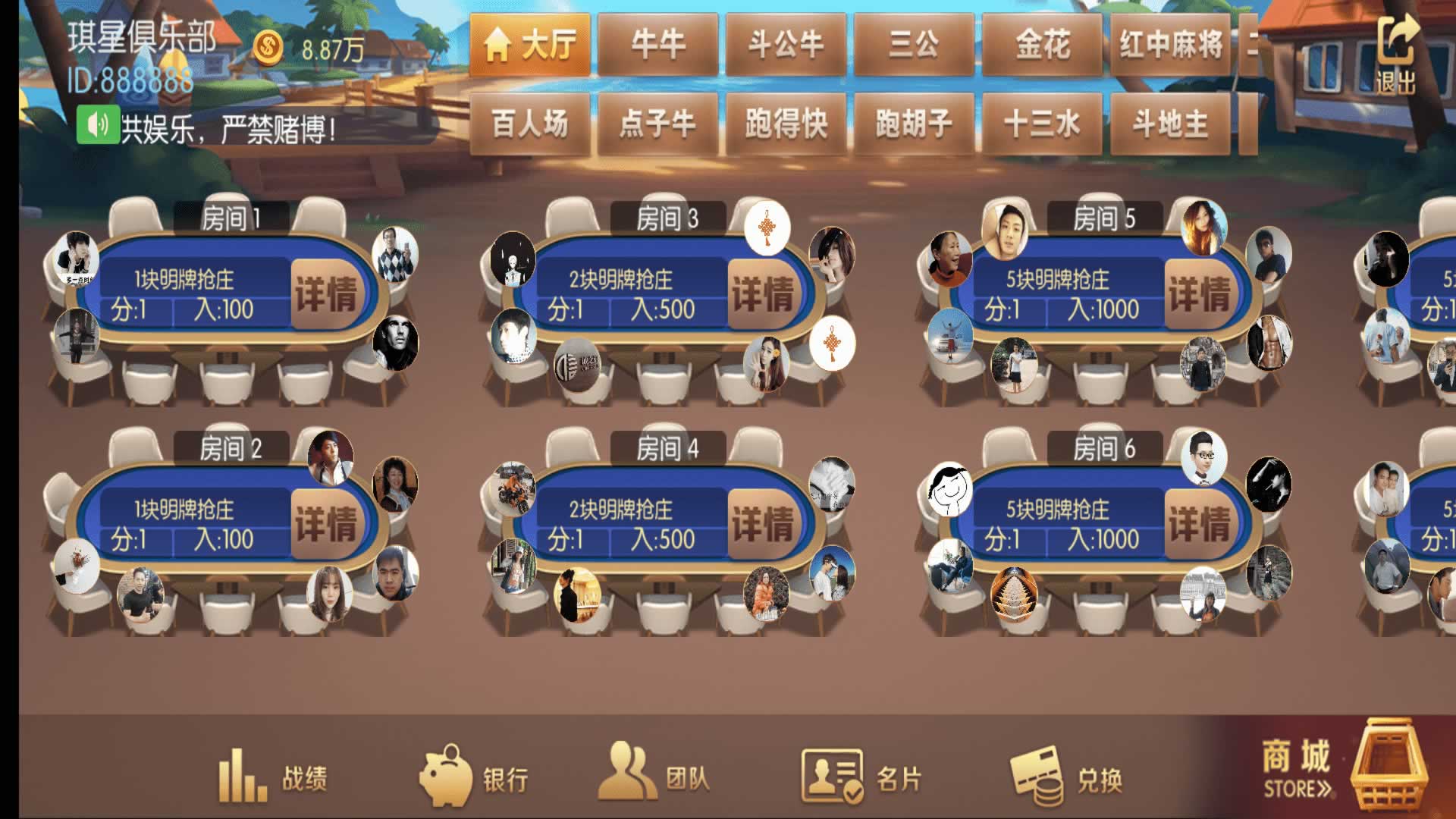Click the 退出 exit button

point(1396,55)
